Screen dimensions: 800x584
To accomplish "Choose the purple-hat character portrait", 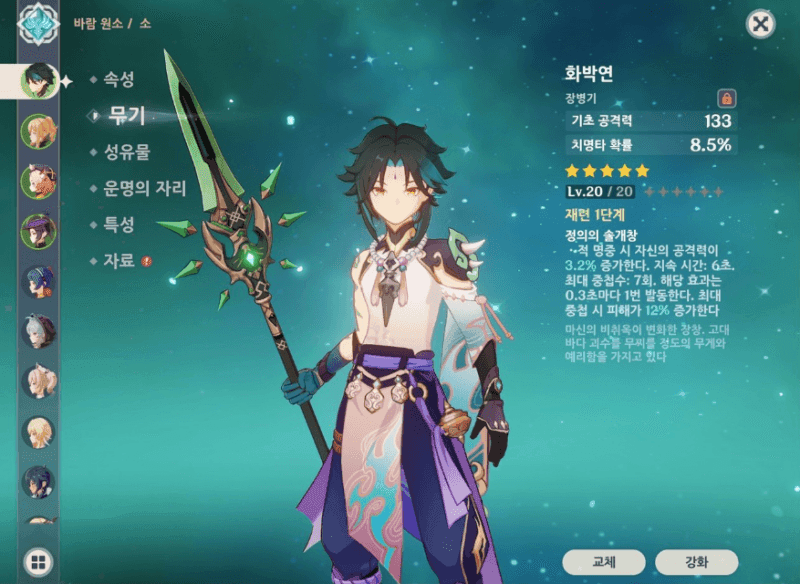I will 38,231.
